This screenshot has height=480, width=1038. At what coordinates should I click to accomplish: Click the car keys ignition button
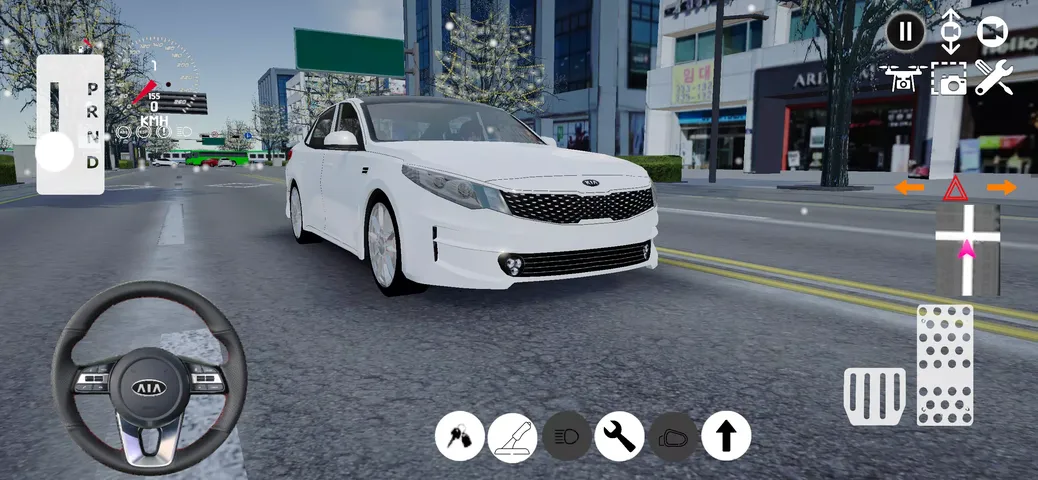[460, 437]
